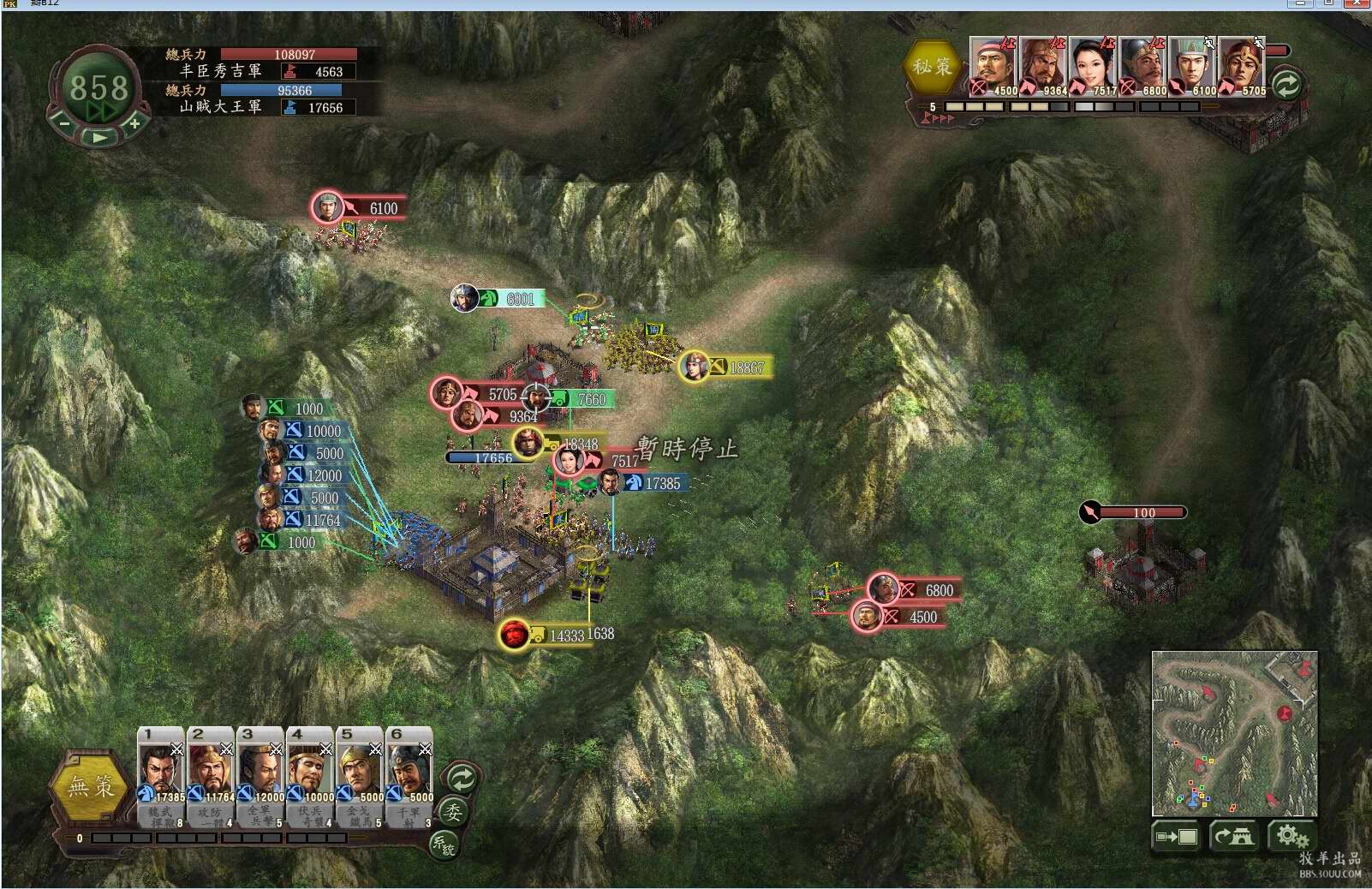Viewport: 1372px width, 889px height.
Task: Expand the minimap with the enlarge button
Action: pos(1177,836)
